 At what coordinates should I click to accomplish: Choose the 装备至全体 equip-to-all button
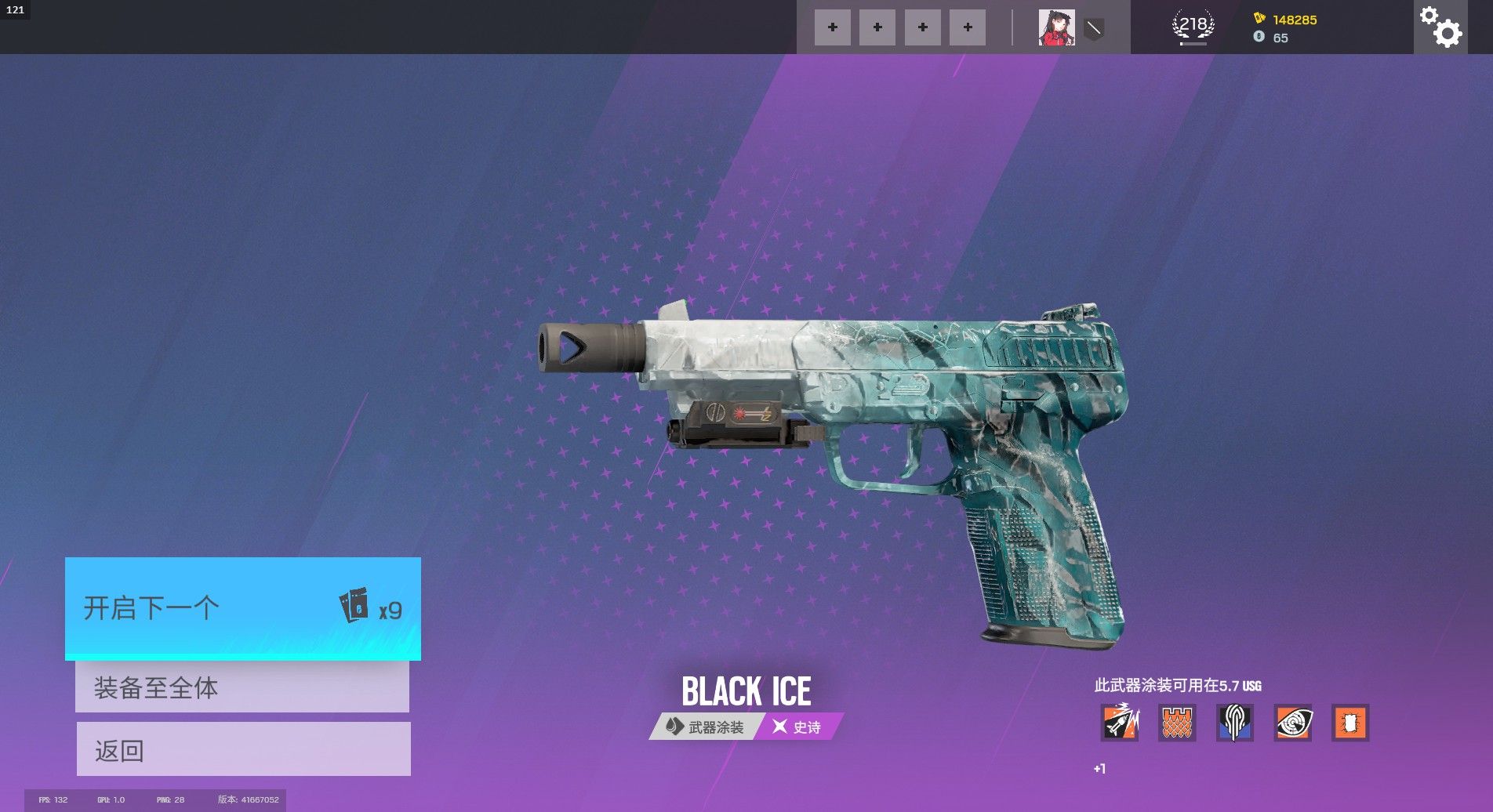[x=242, y=687]
